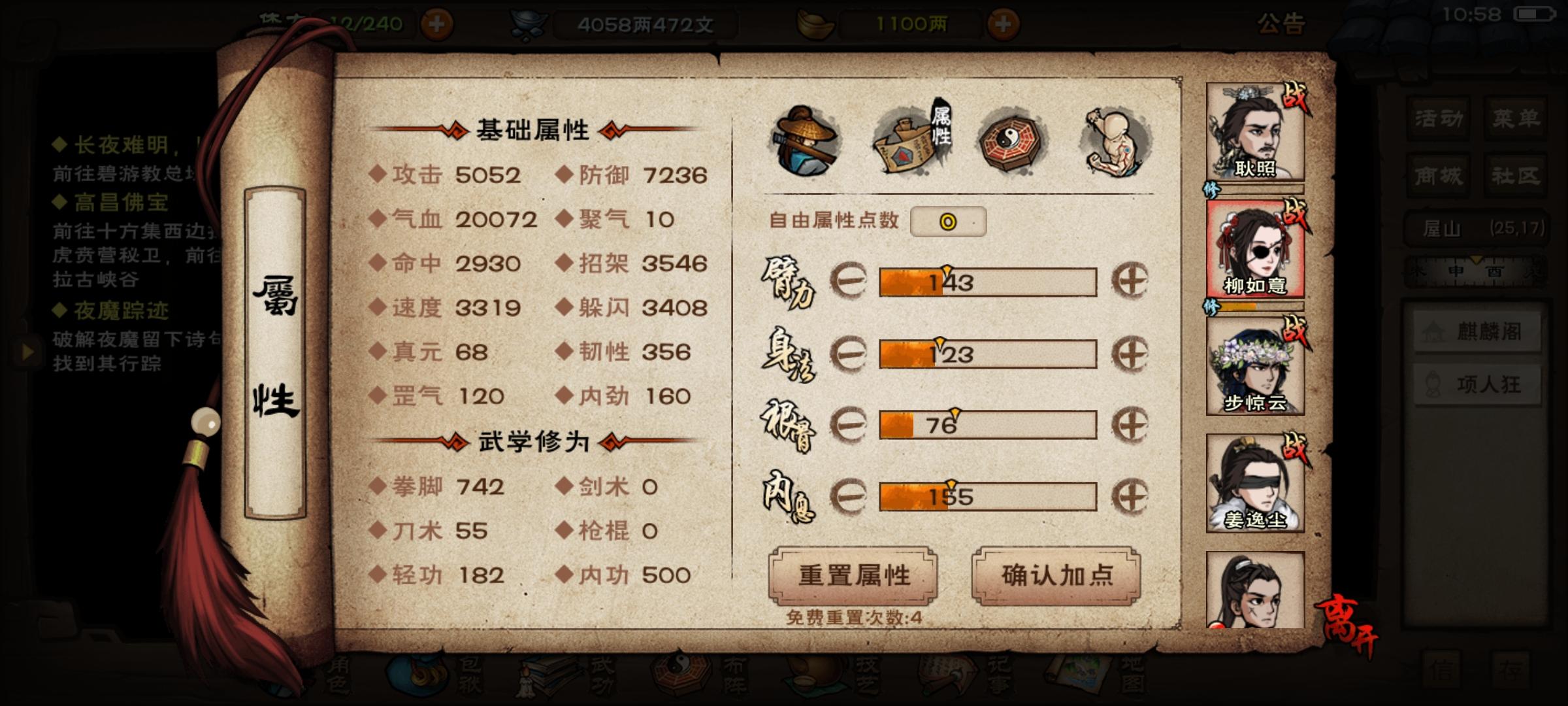
Task: Click the 根骨 attribute slider bar
Action: (x=987, y=424)
